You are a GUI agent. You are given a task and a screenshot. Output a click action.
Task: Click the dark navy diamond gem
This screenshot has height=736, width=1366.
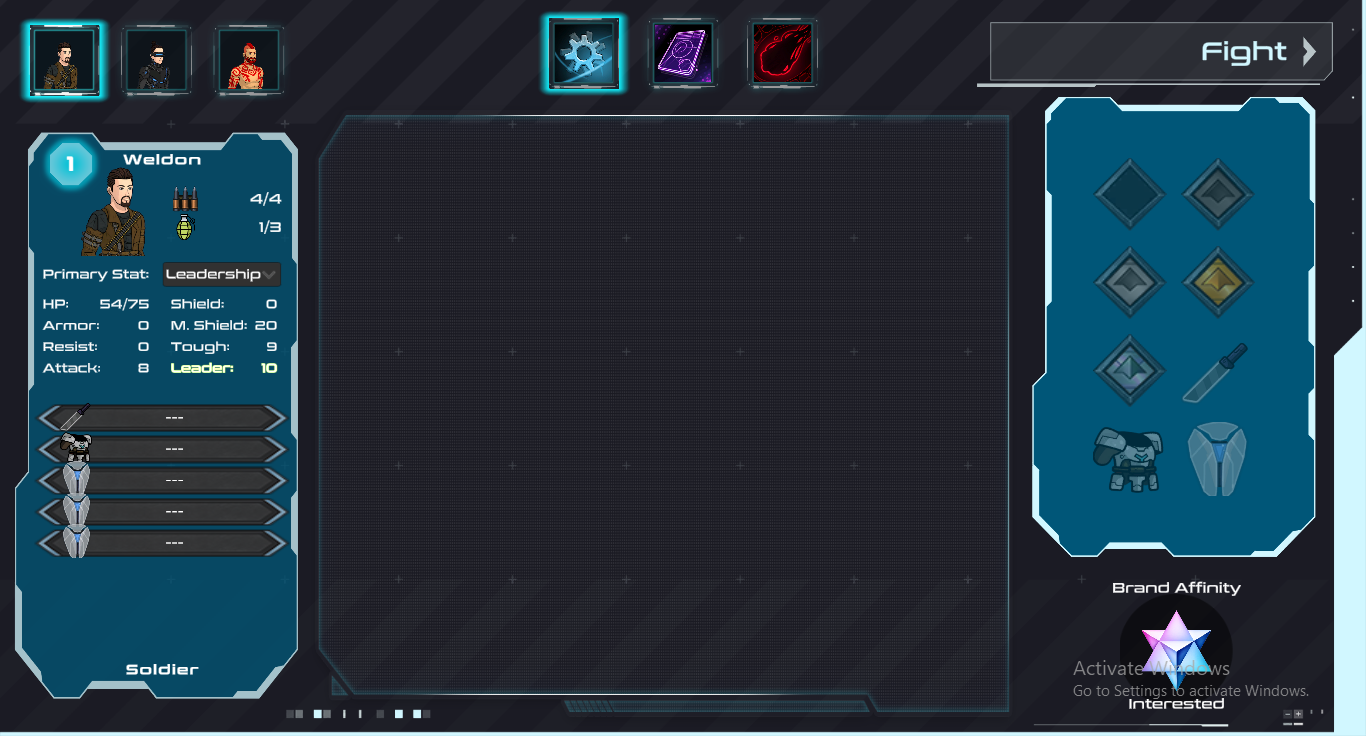pos(1129,194)
